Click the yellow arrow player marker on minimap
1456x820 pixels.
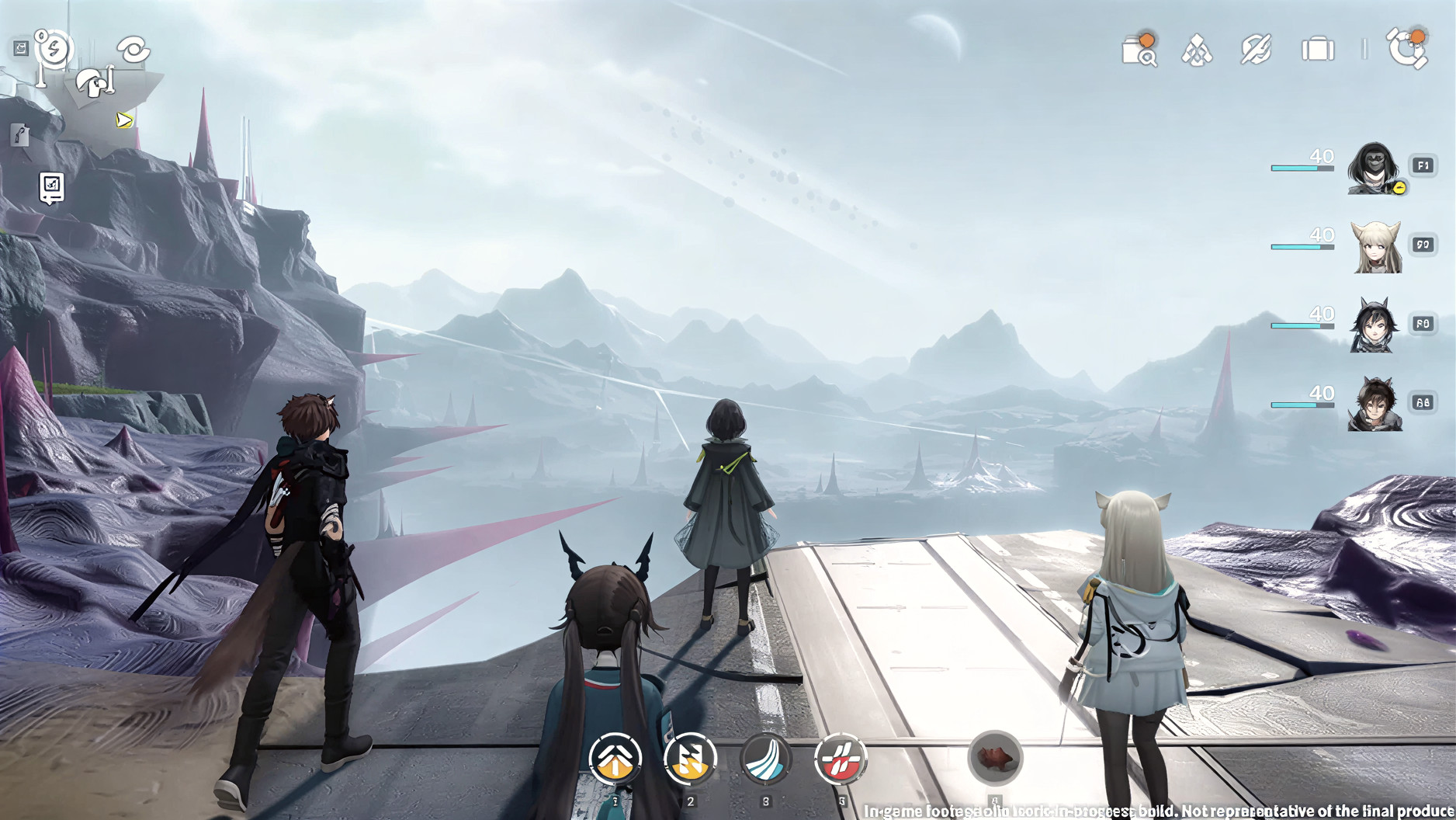tap(124, 120)
